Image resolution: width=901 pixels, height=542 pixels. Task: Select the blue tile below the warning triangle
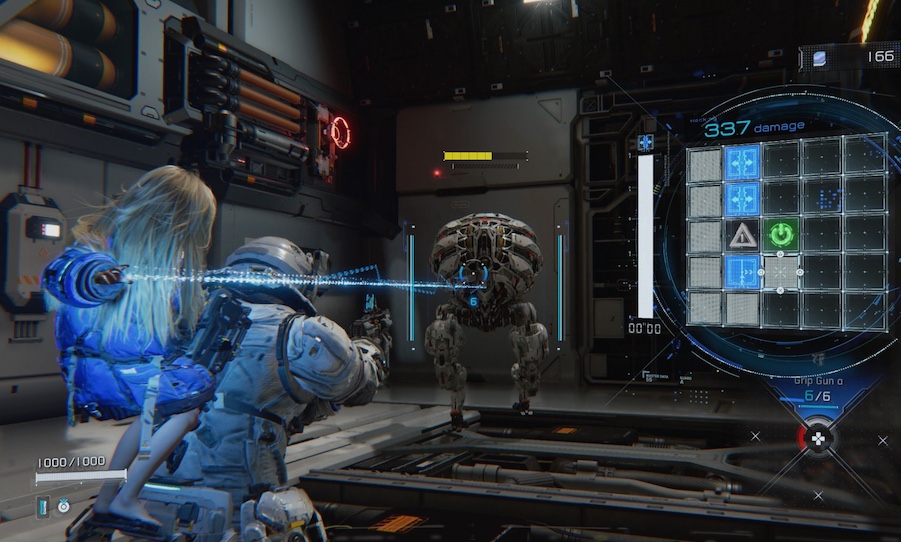(x=742, y=272)
